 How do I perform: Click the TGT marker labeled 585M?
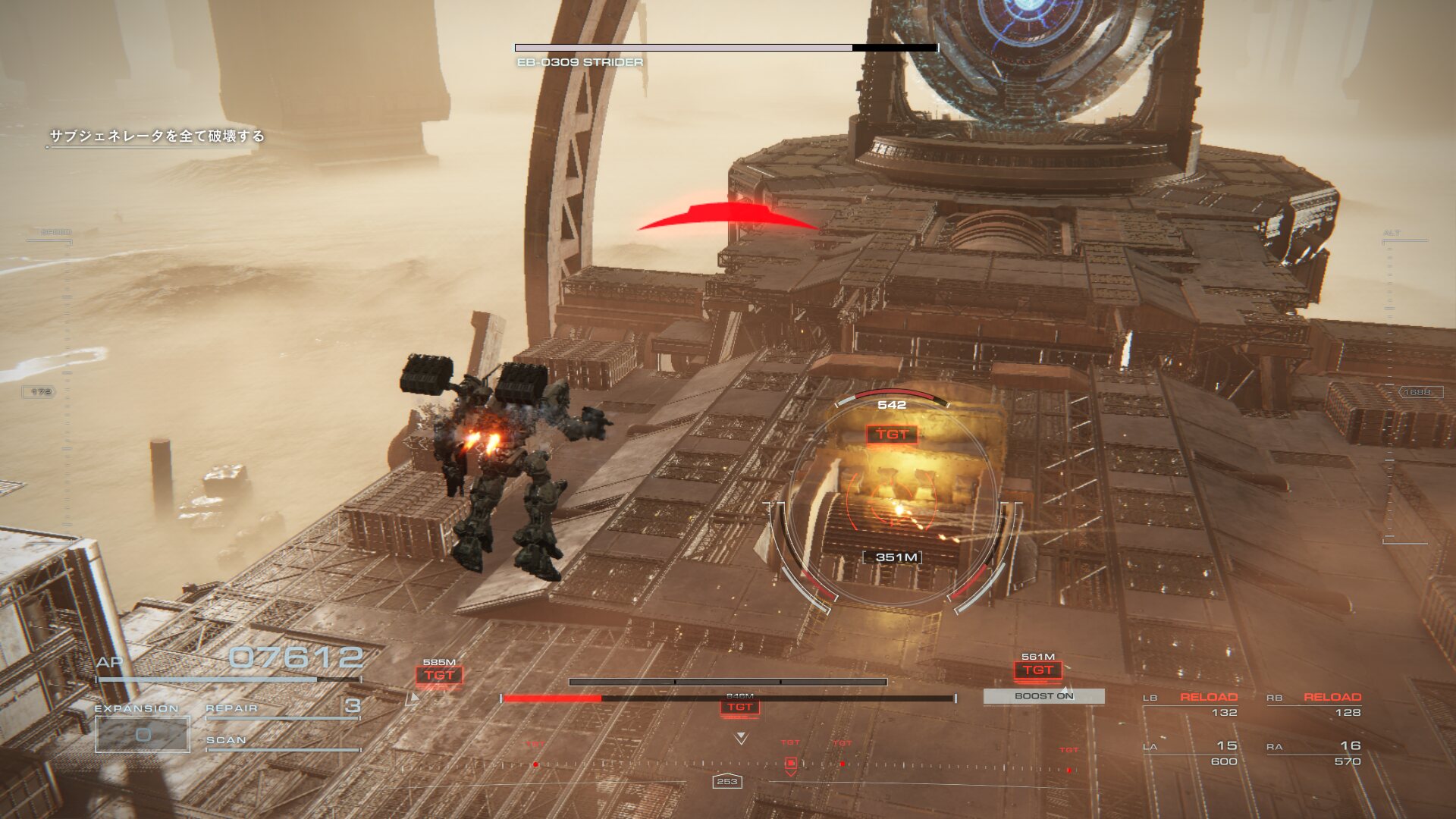[x=439, y=675]
